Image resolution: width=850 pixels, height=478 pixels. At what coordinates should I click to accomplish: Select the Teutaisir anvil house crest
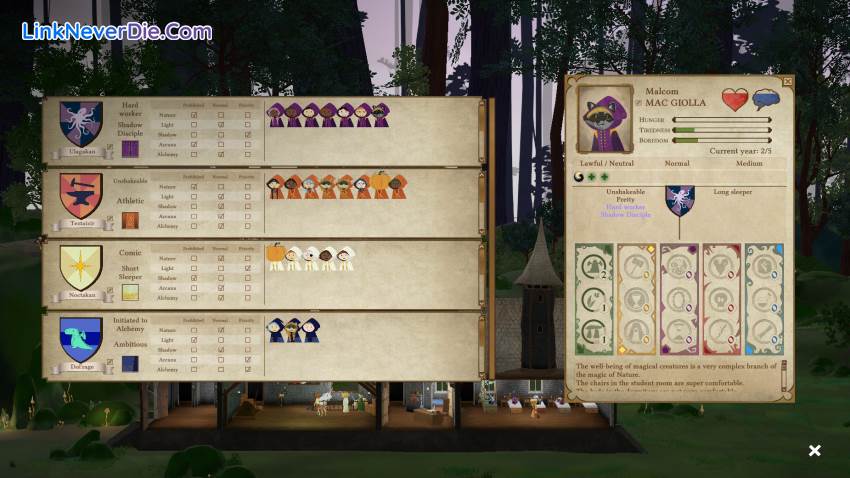click(81, 196)
